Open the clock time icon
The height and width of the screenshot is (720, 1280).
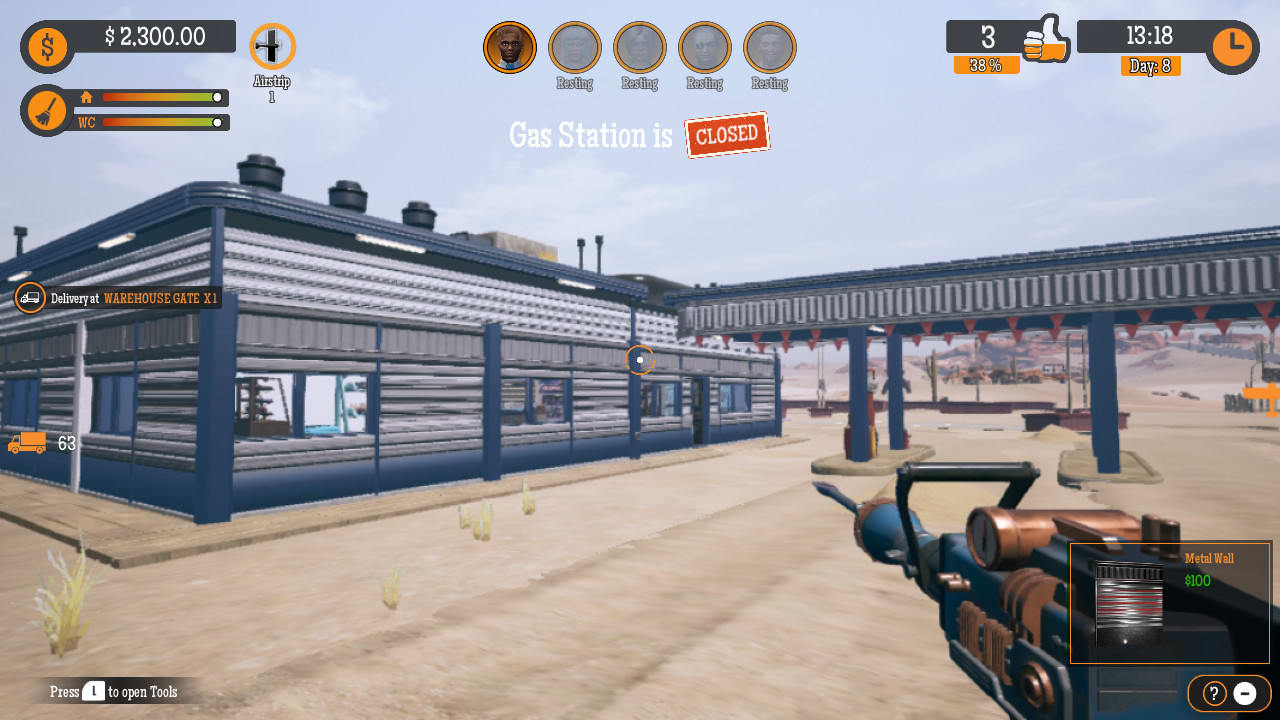tap(1232, 44)
